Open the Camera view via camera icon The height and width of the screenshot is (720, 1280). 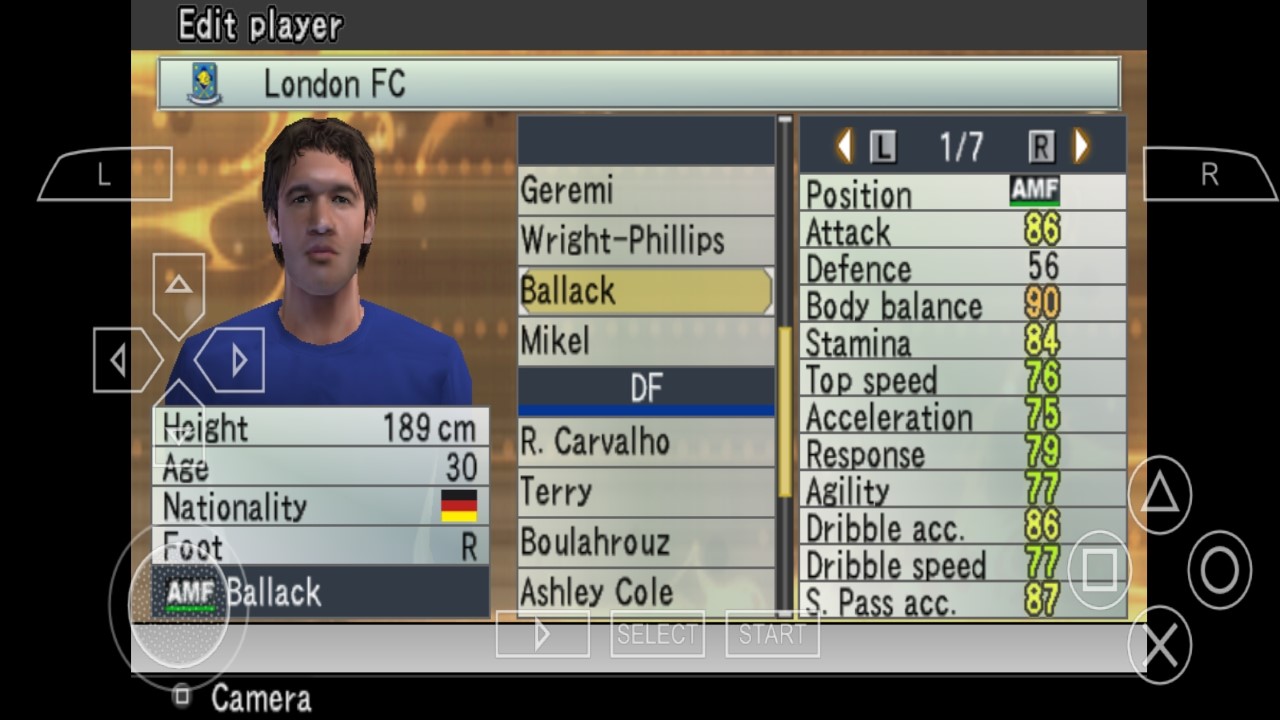(x=183, y=696)
